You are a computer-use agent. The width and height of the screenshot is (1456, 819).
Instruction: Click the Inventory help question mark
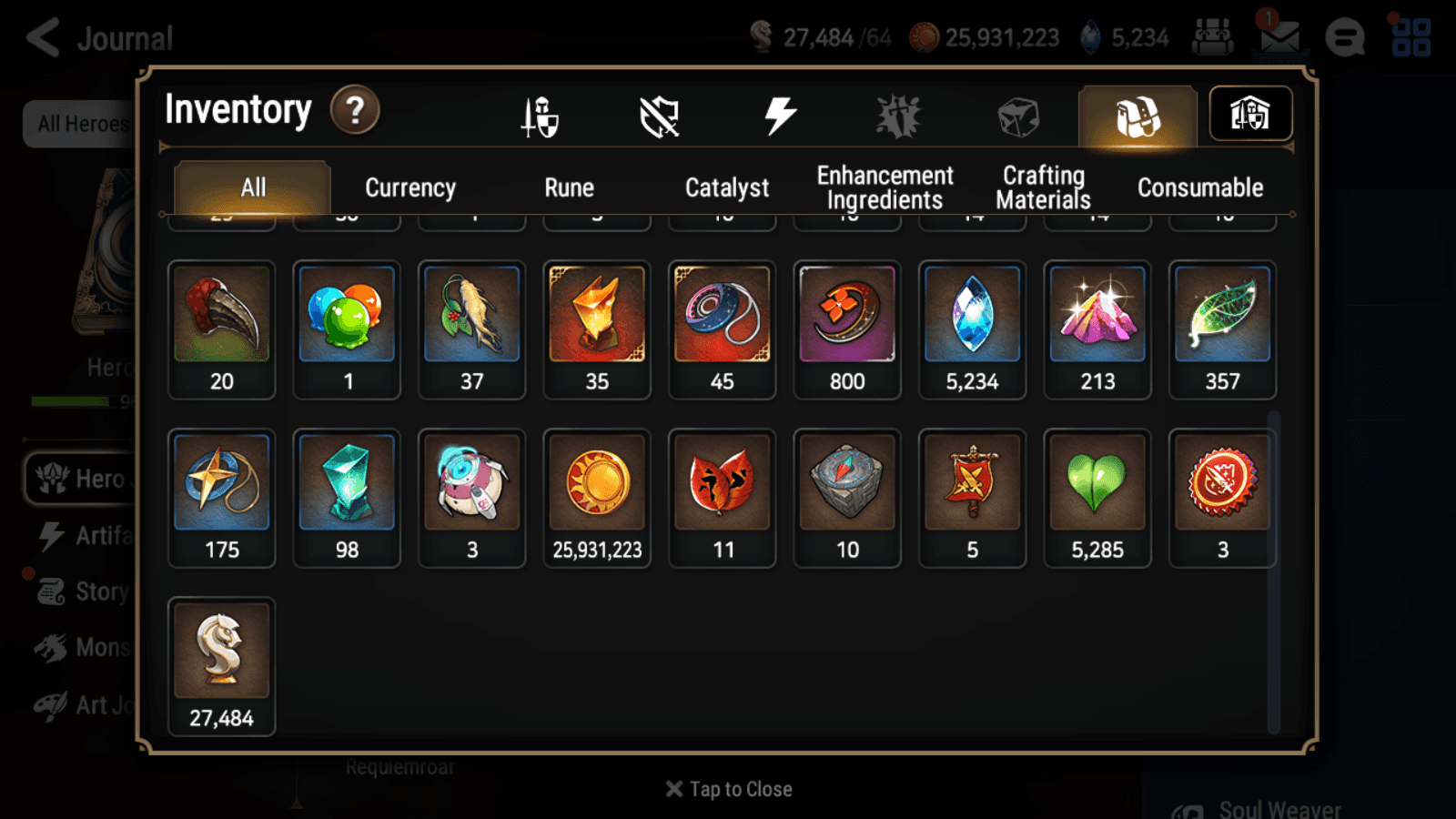point(354,109)
